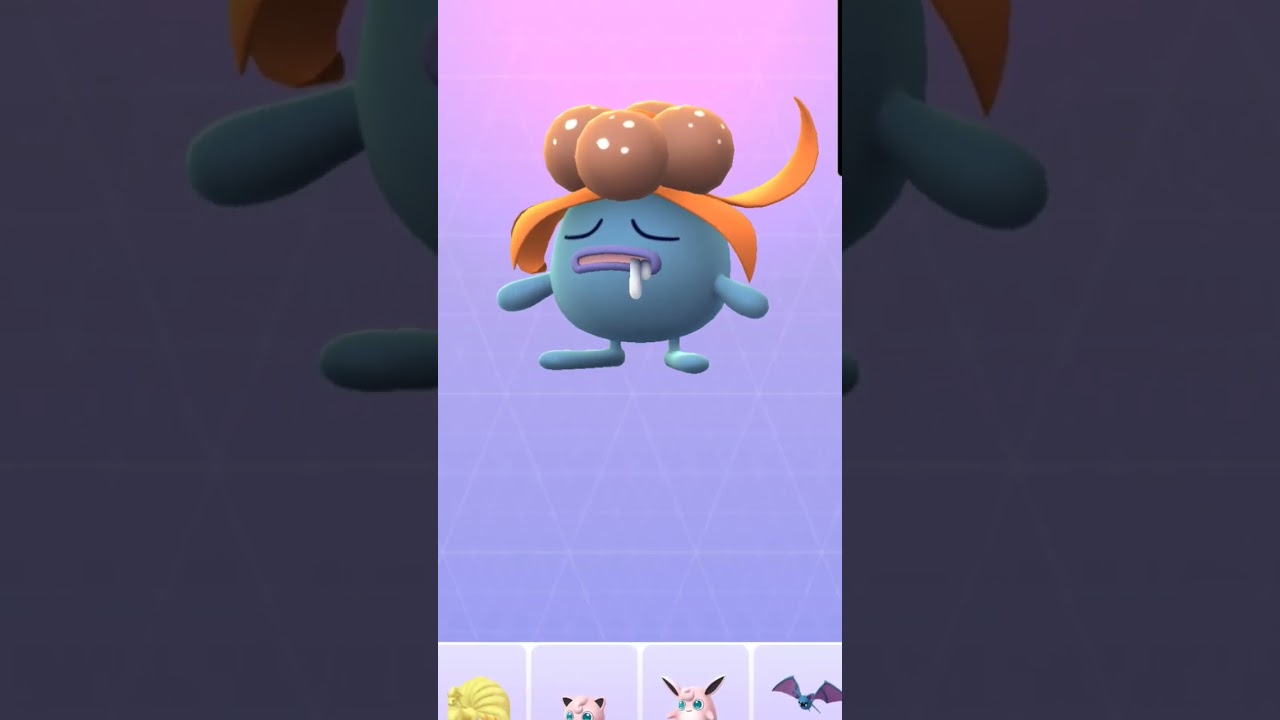Image resolution: width=1280 pixels, height=720 pixels.
Task: Select the Jigglypuff thumbnail
Action: [585, 690]
